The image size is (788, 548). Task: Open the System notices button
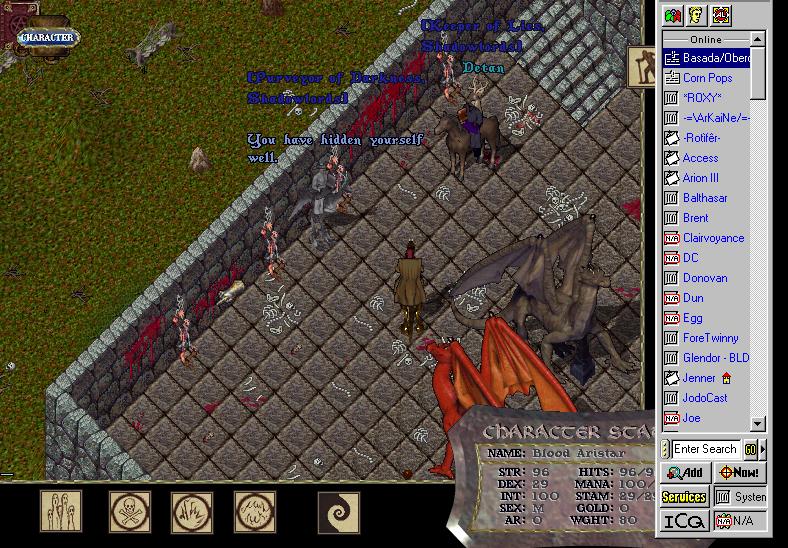[741, 496]
